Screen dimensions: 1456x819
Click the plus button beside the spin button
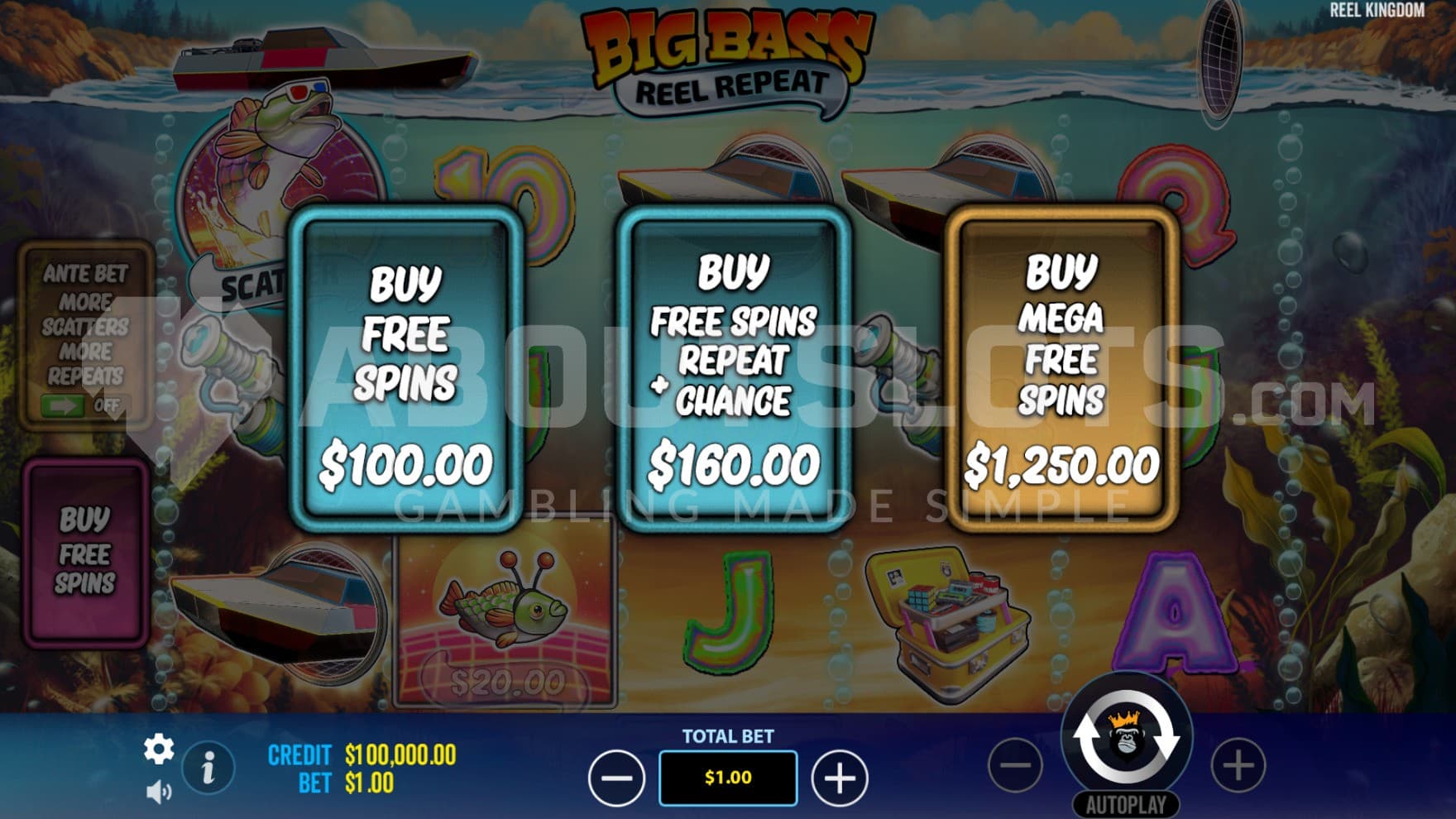[x=1238, y=765]
